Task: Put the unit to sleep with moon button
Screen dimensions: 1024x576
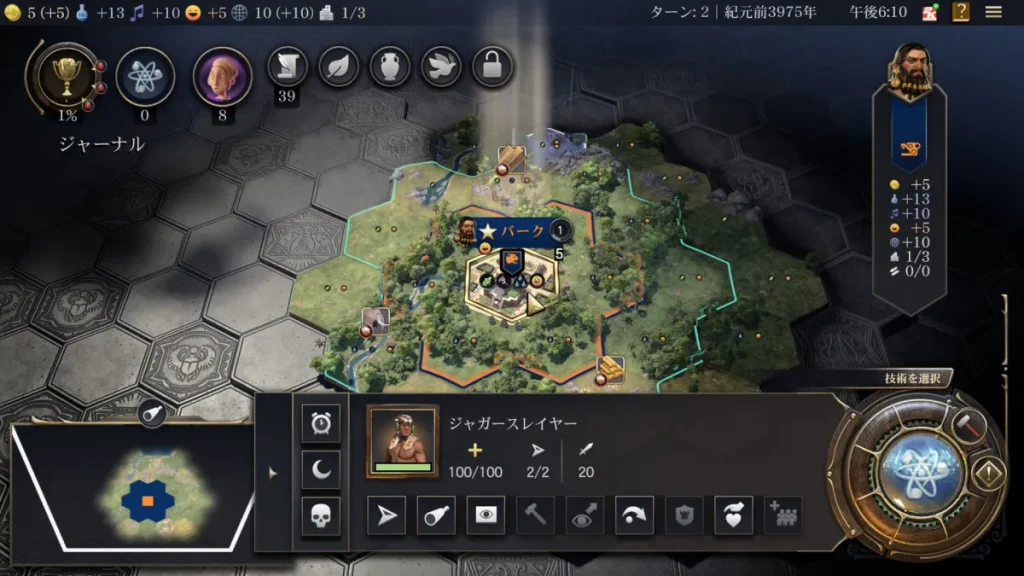Action: click(x=321, y=469)
